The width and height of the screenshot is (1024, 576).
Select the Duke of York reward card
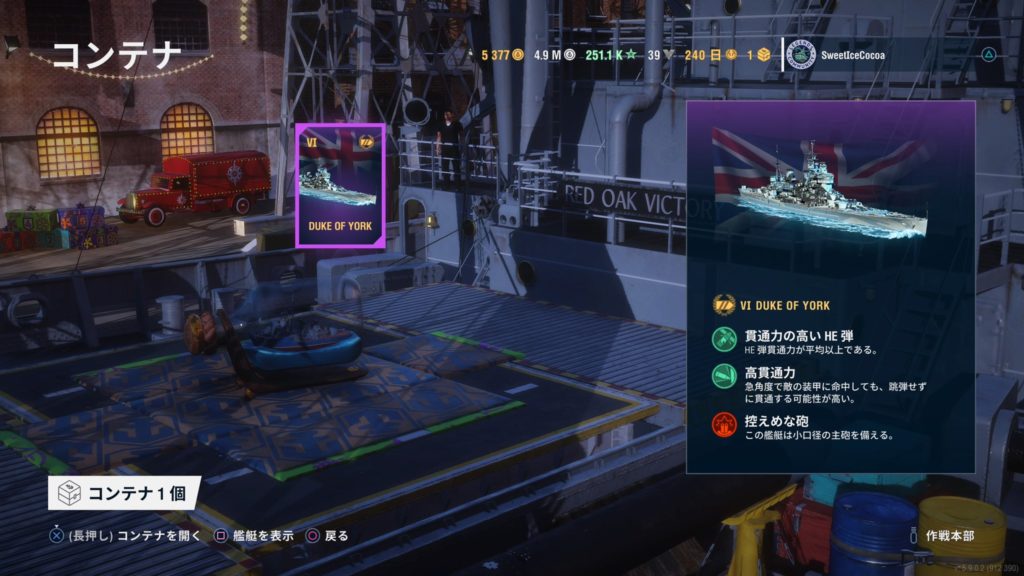[340, 185]
